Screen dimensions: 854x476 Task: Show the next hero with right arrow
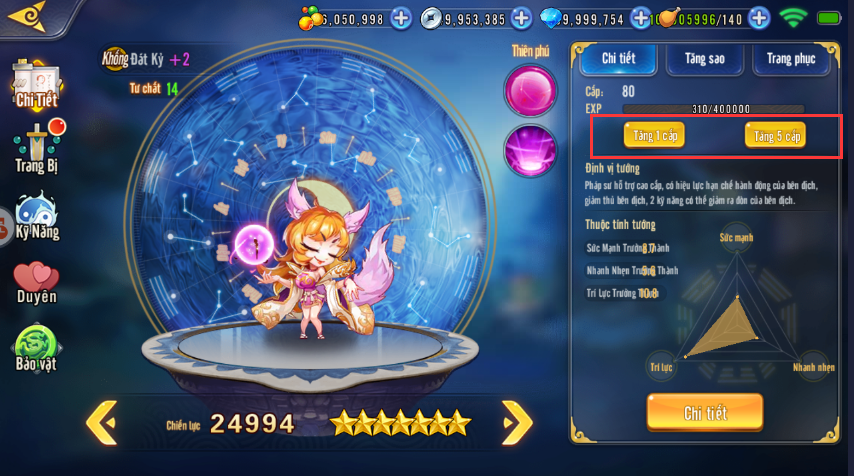coord(516,422)
